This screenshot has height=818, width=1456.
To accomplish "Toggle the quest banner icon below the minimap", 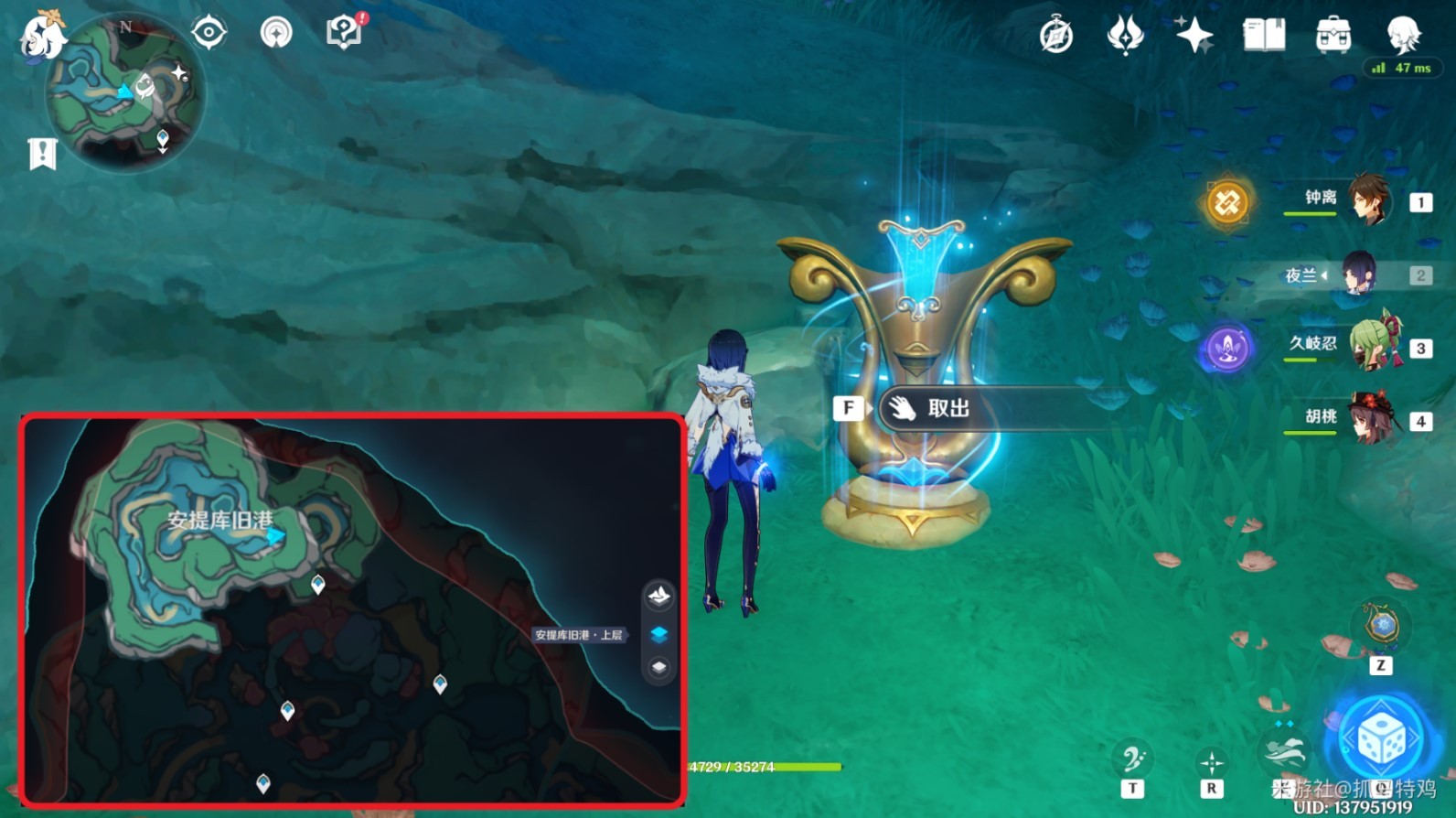I will [x=40, y=153].
